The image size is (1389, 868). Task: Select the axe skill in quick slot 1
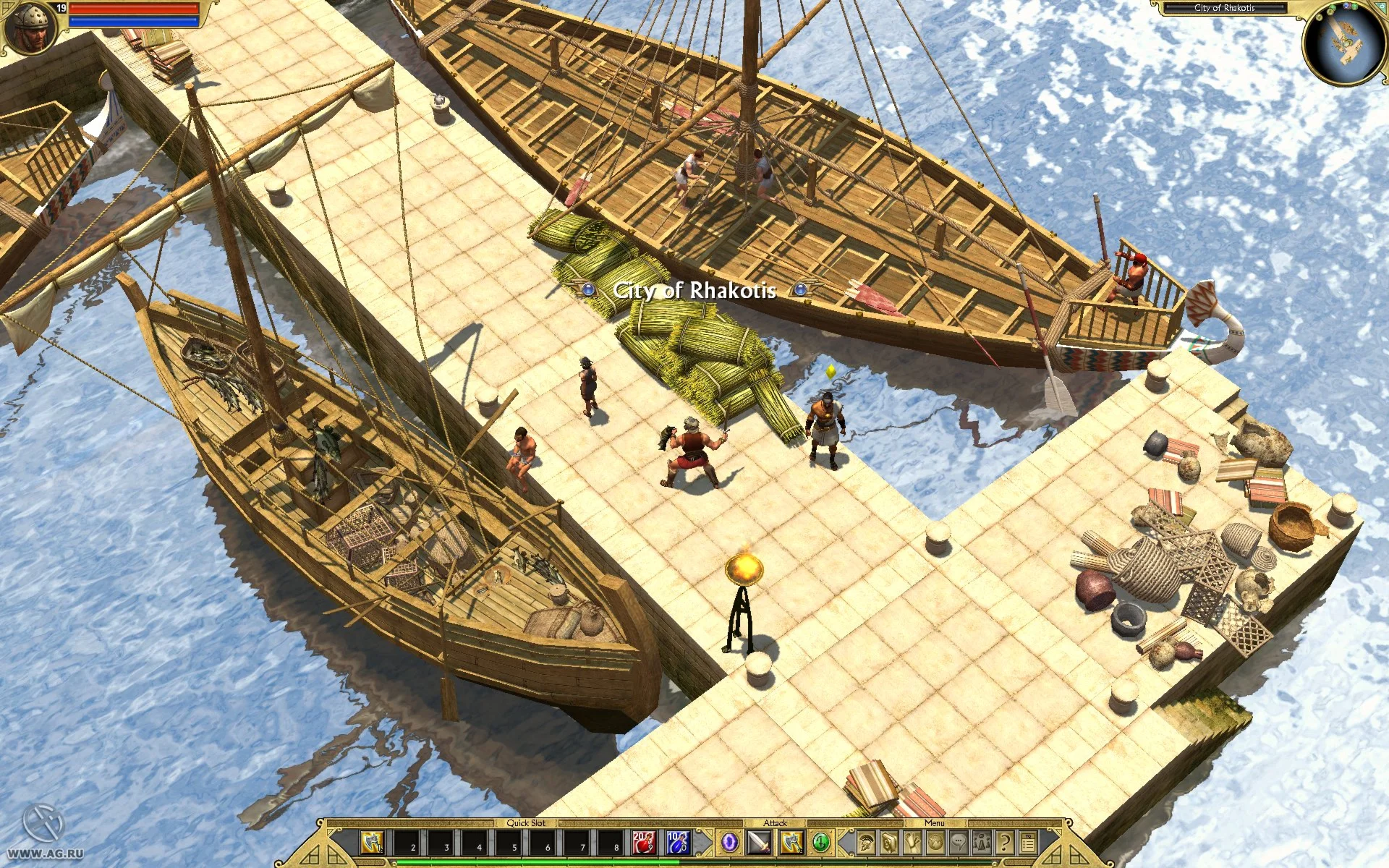click(x=372, y=843)
